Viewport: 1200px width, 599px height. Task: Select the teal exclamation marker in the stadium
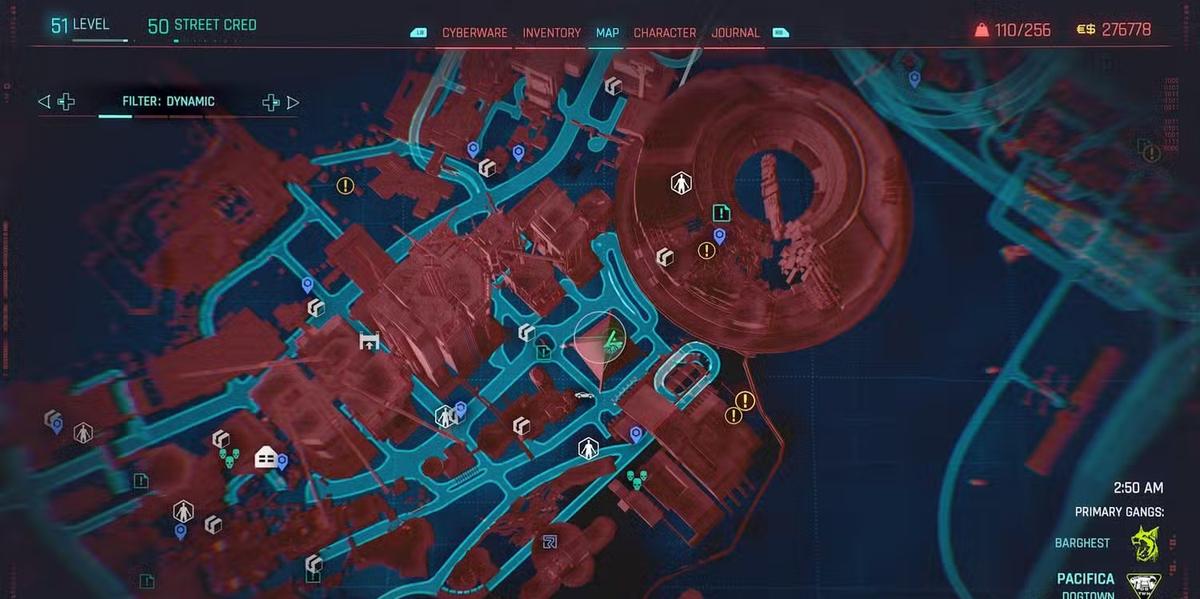point(722,212)
